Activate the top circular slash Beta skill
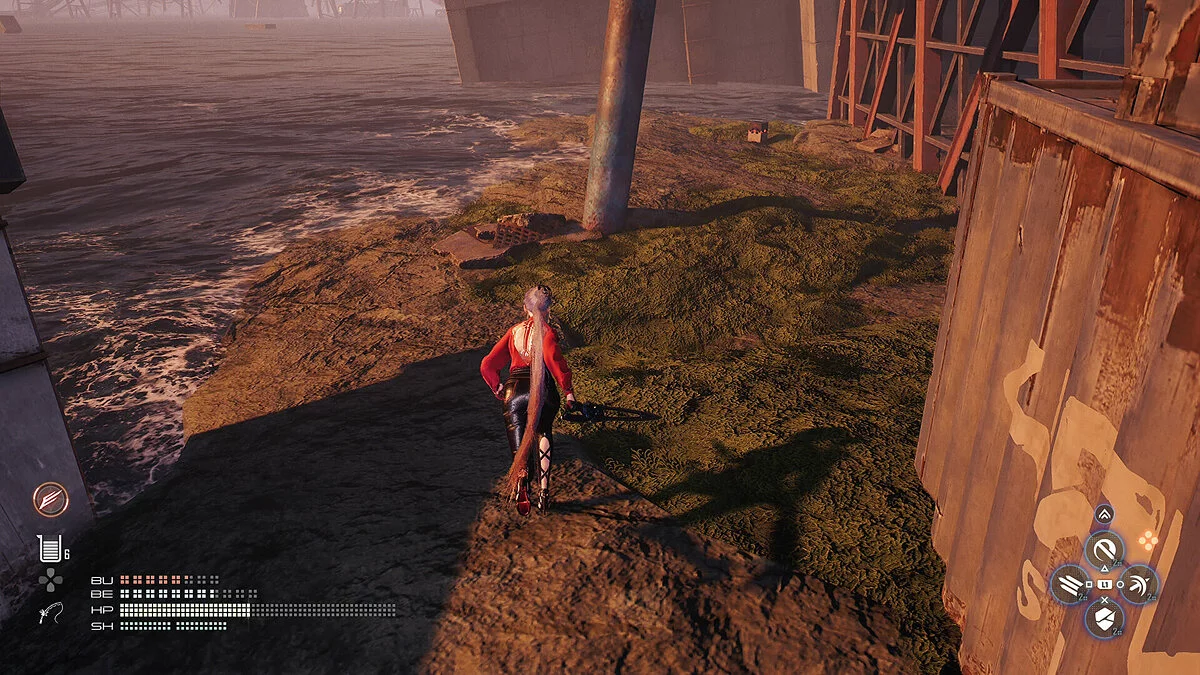Image resolution: width=1200 pixels, height=675 pixels. (x=1105, y=548)
